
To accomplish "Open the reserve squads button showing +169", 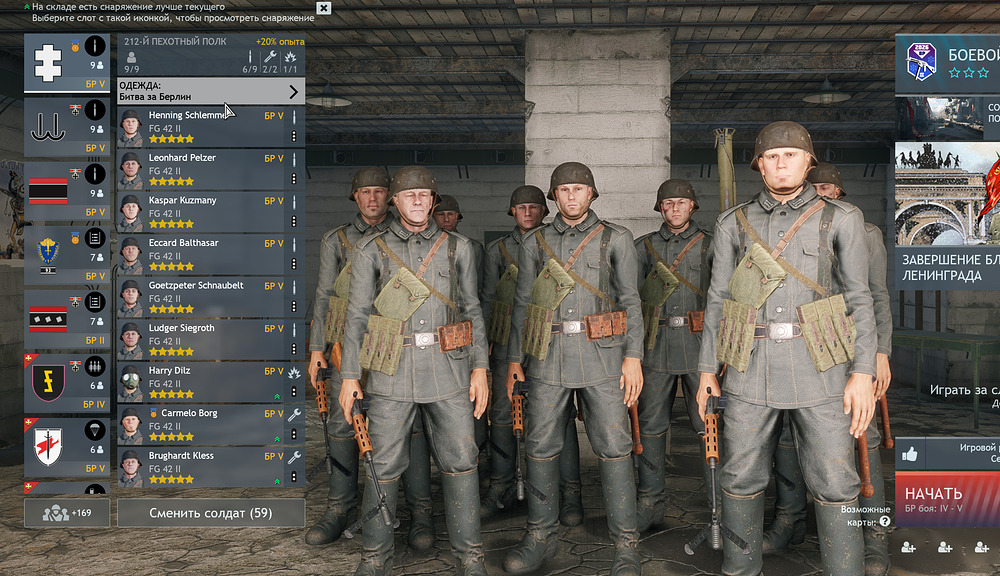I will (67, 513).
